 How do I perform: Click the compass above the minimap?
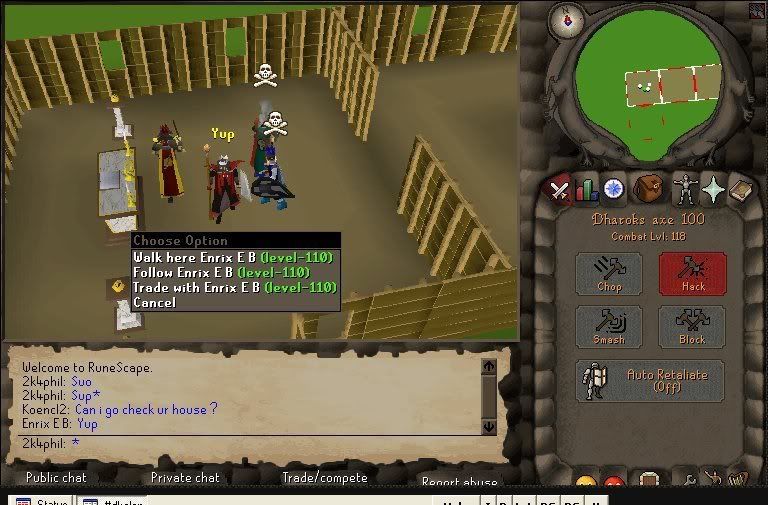coord(567,20)
